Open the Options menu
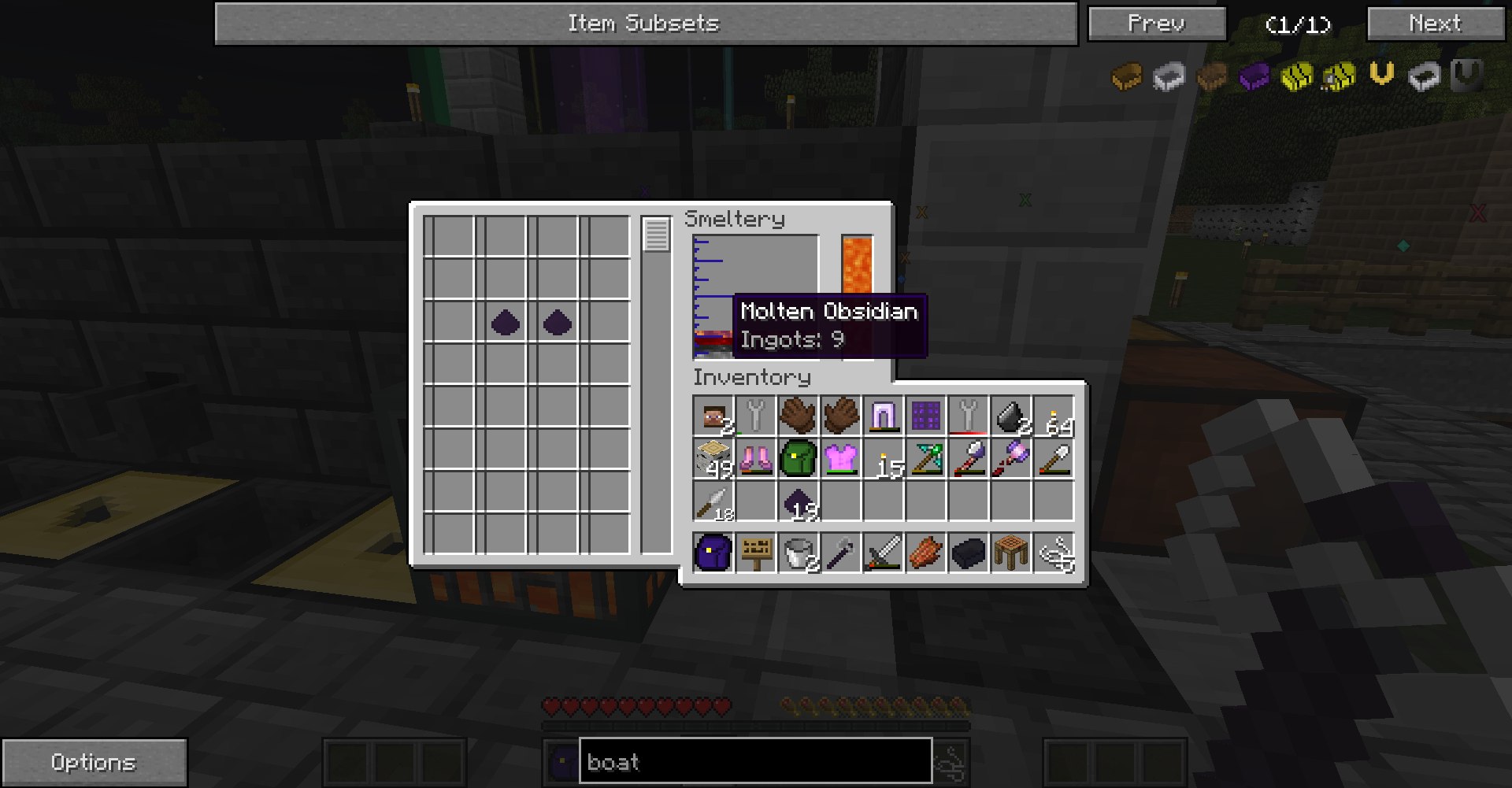This screenshot has width=1512, height=788. point(94,761)
